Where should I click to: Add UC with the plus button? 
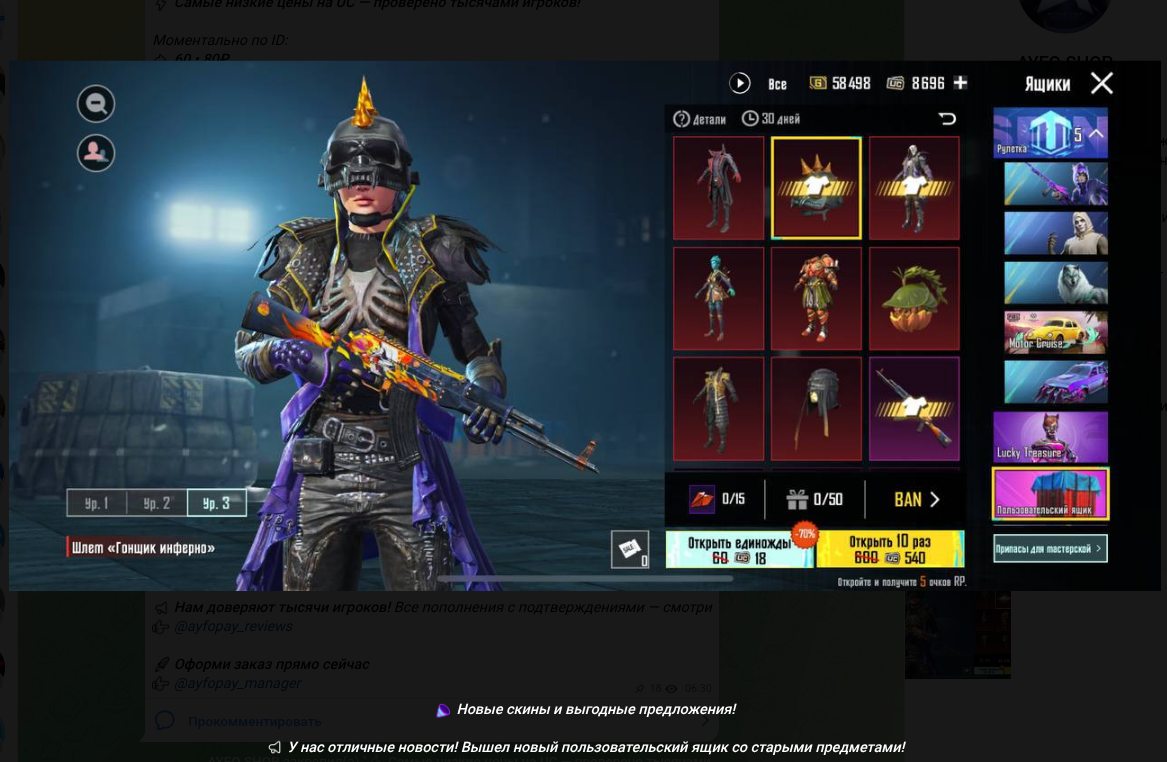[960, 83]
